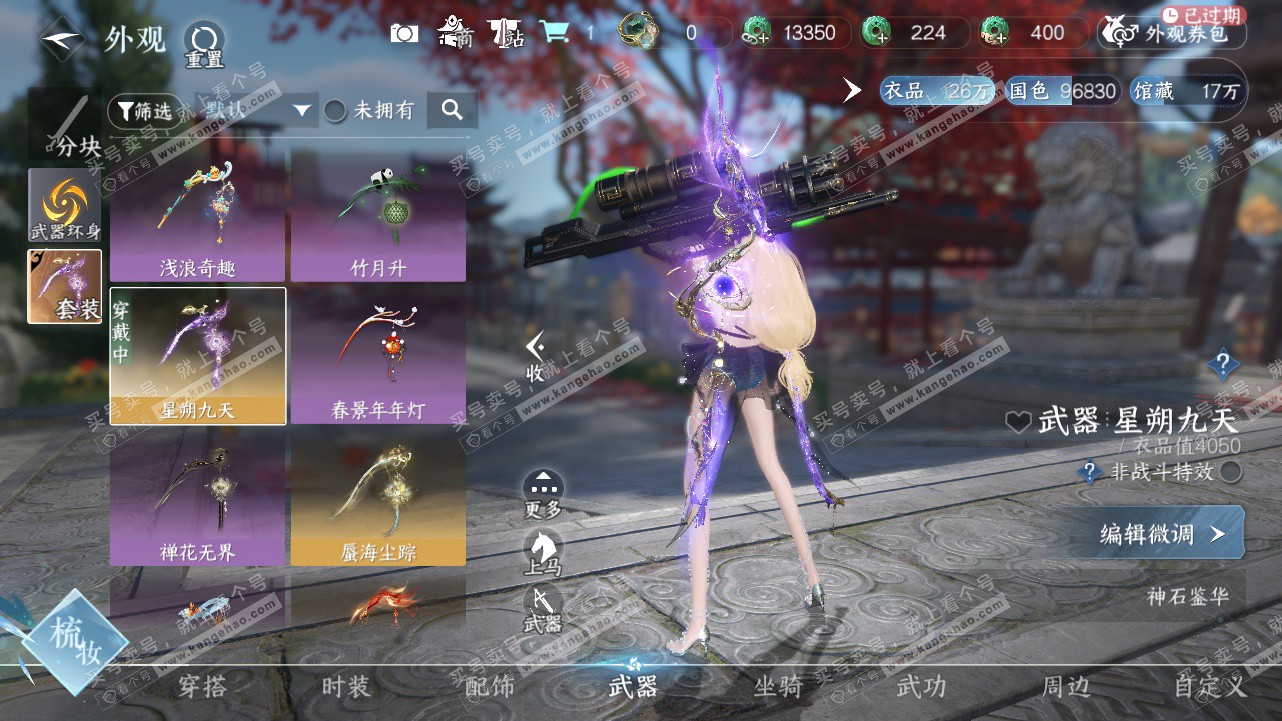
Task: Choose the 竹月升 weapon skin
Action: click(x=378, y=213)
